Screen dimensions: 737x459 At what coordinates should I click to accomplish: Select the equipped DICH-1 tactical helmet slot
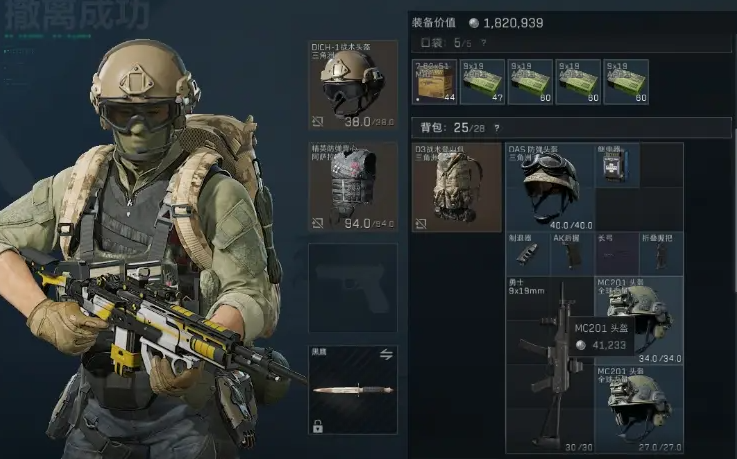[353, 85]
